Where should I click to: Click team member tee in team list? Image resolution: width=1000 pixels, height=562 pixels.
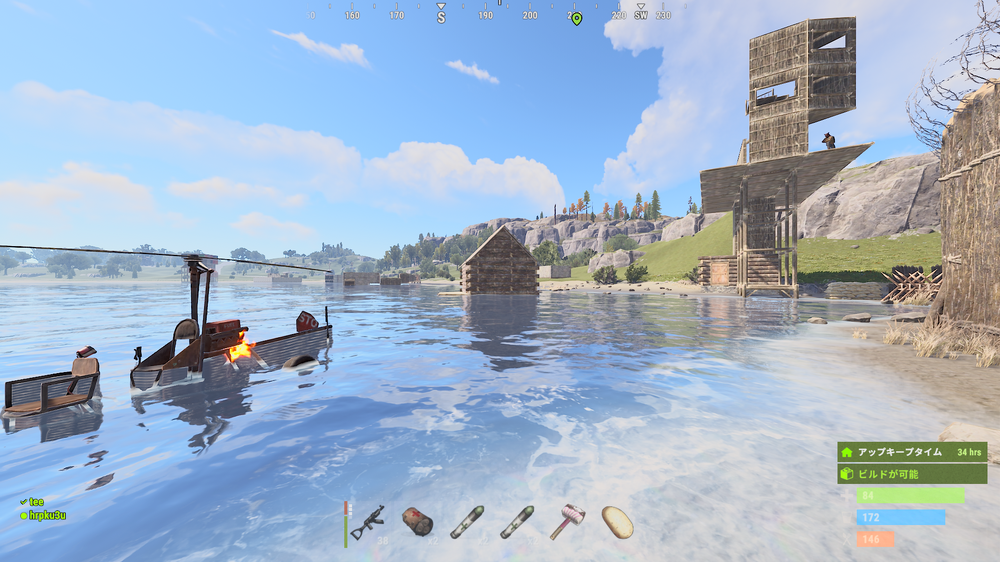(x=37, y=502)
